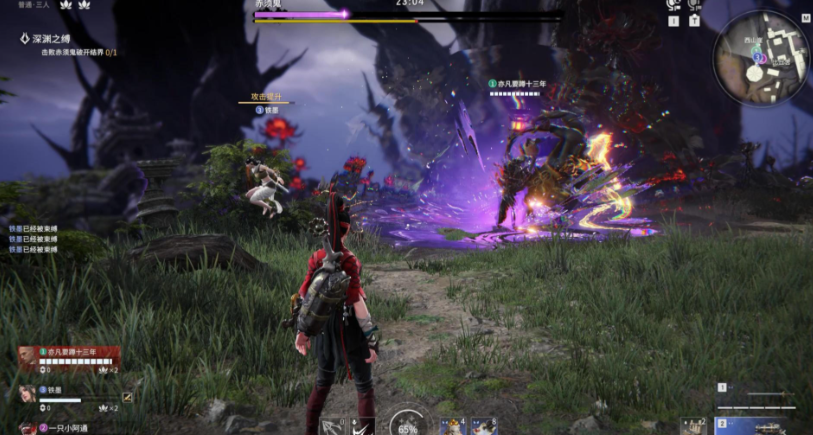Use the consumable item with count 8
Screen dimensions: 813x435
point(485,427)
